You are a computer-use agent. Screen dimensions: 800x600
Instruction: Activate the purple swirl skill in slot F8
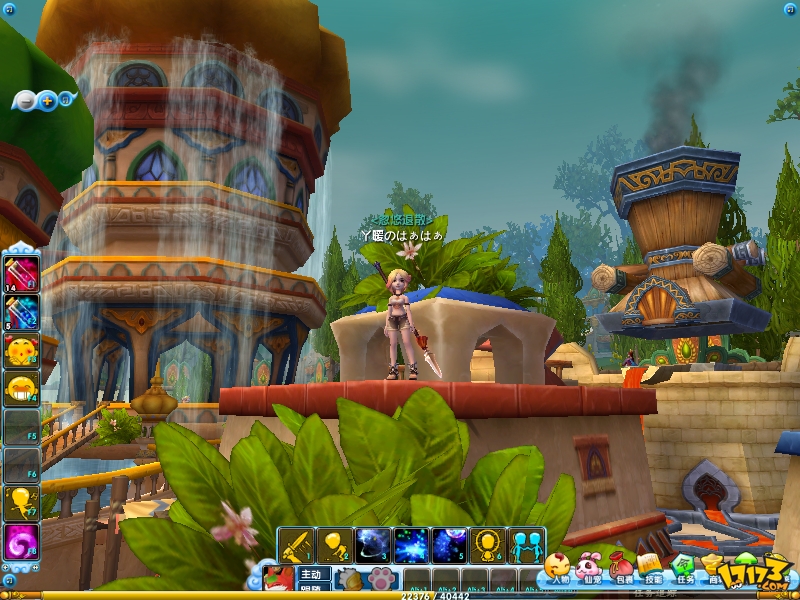click(21, 541)
